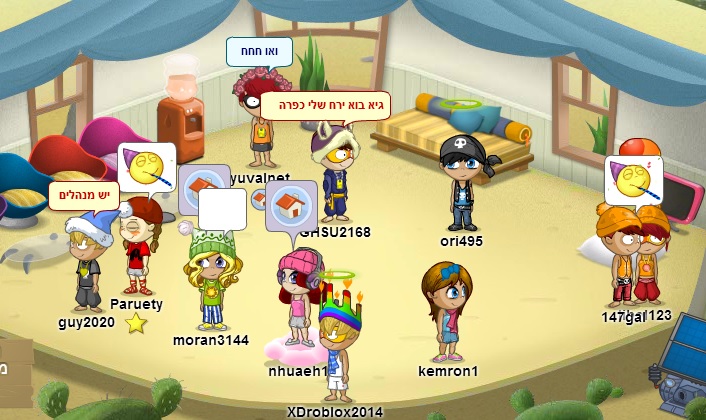Click the house invite bubble above nhuaeh1
Viewport: 706px width, 420px height.
tap(291, 207)
